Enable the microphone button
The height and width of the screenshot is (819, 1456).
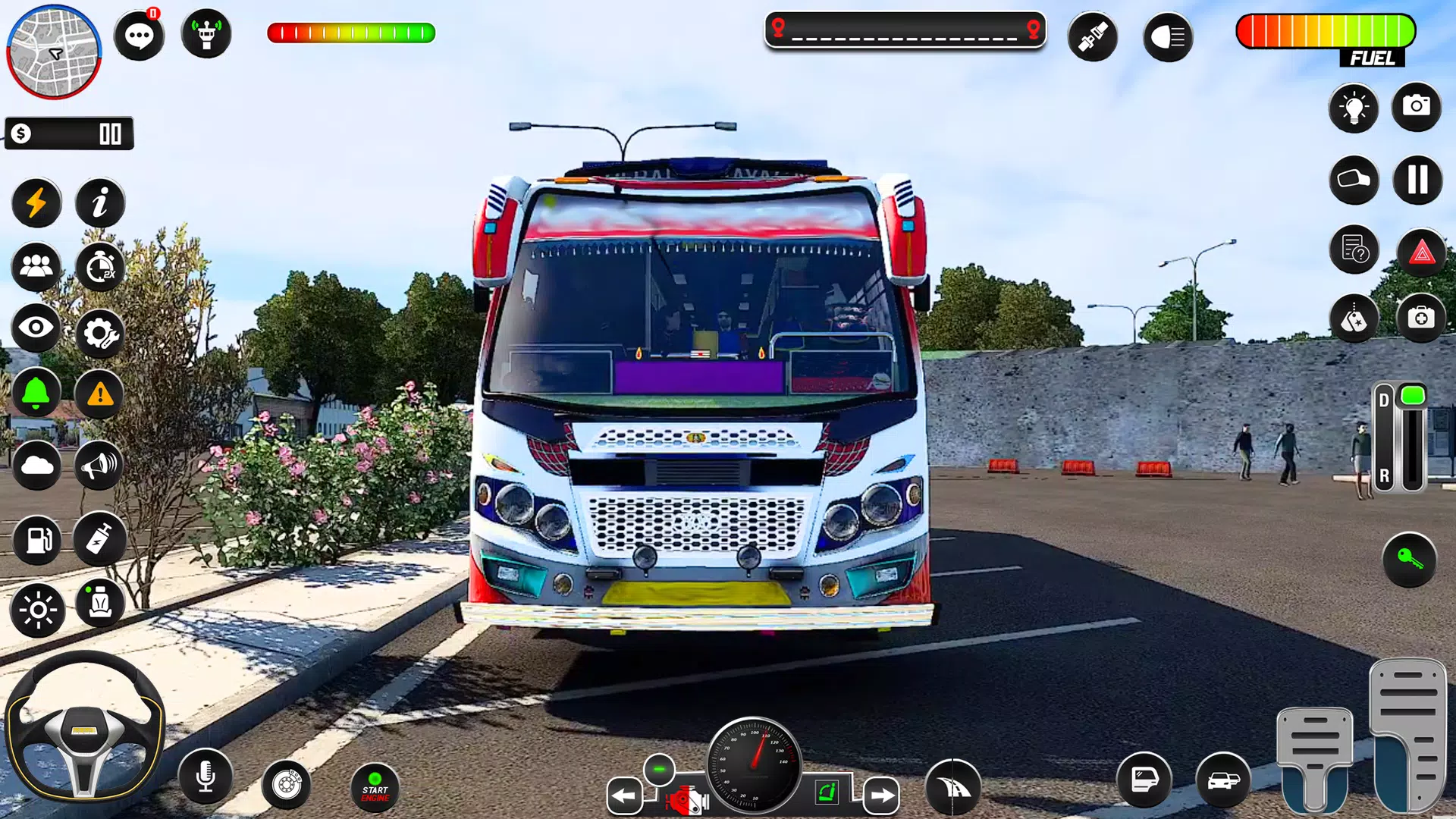[x=205, y=776]
